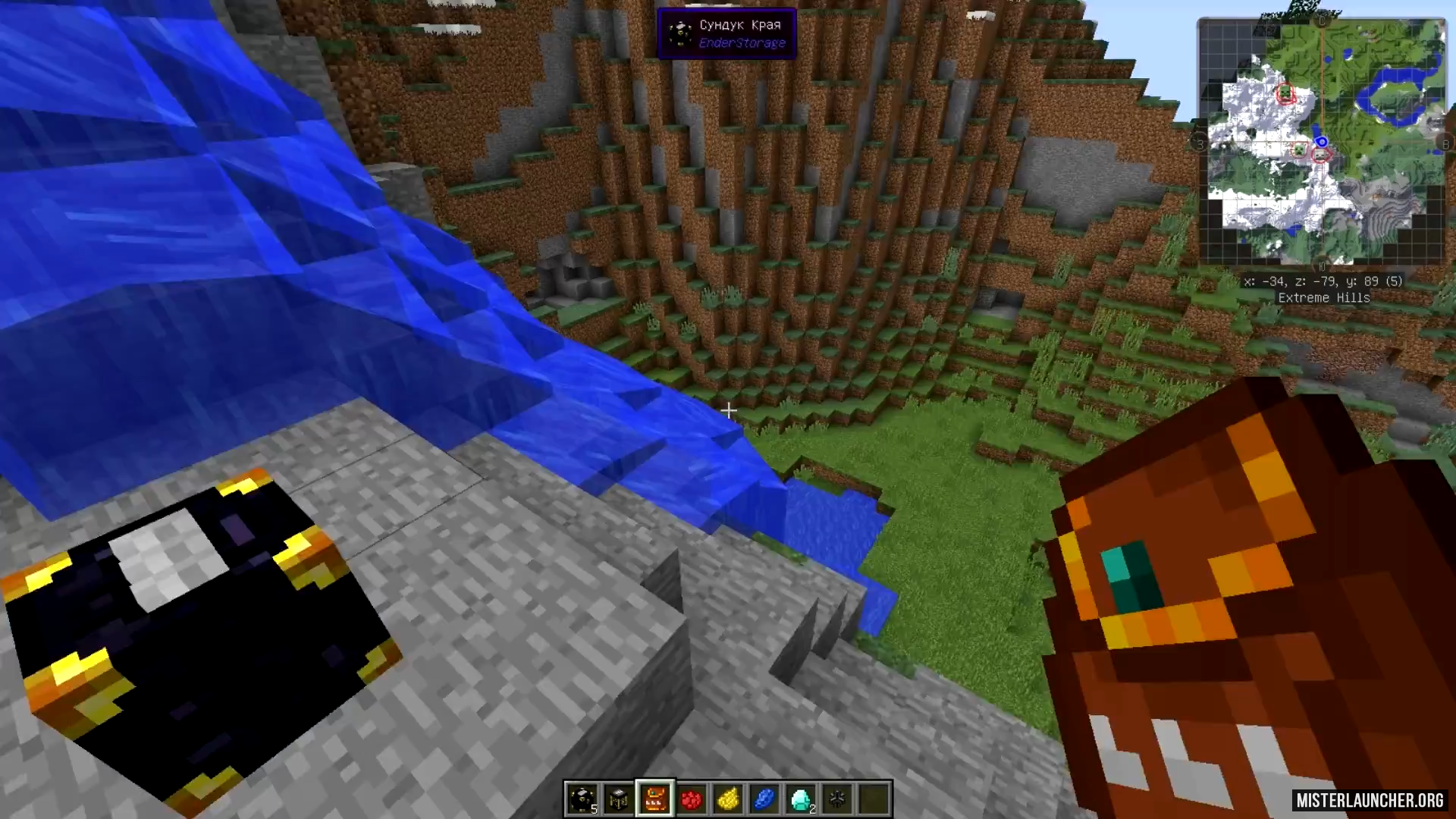The width and height of the screenshot is (1456, 819).
Task: Select the red dye hotbar slot
Action: point(692,799)
